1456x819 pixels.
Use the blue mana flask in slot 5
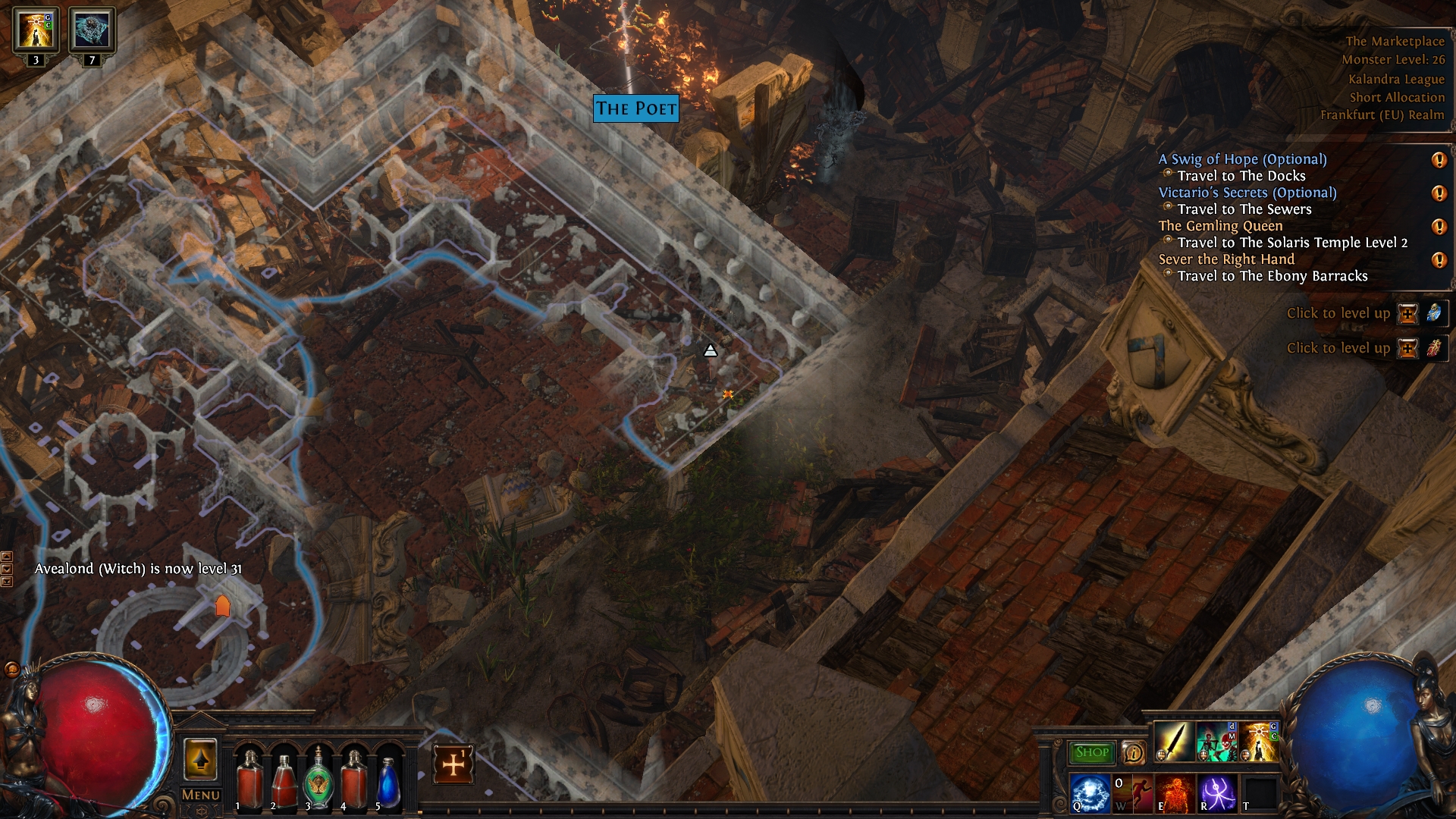coord(388,780)
